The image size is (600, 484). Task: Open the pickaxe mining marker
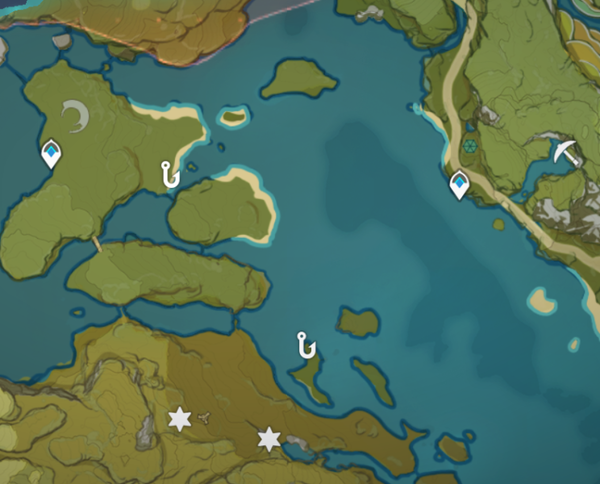pyautogui.click(x=566, y=153)
